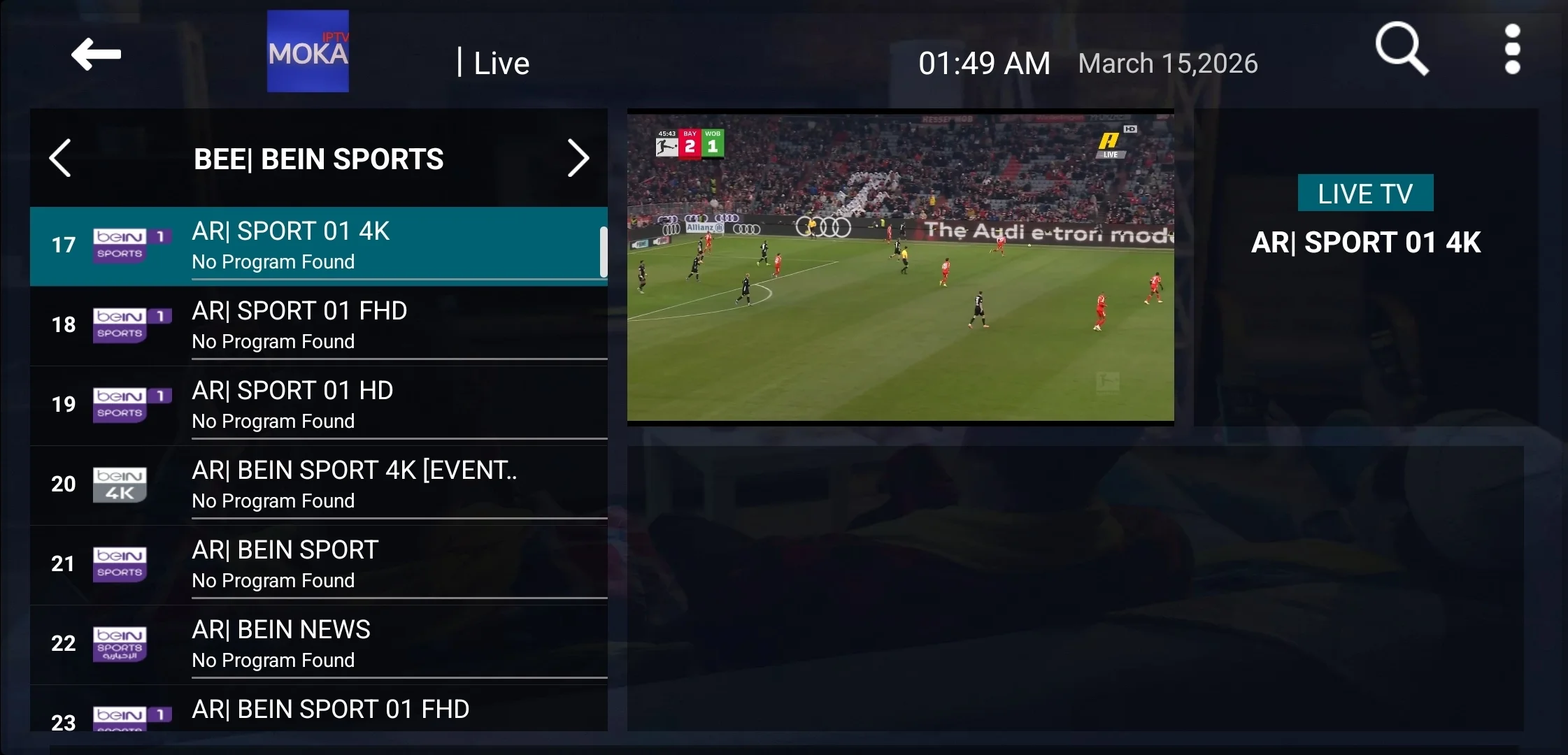Click the beIN 4K logo for channel 20
The height and width of the screenshot is (755, 1568).
coord(120,483)
